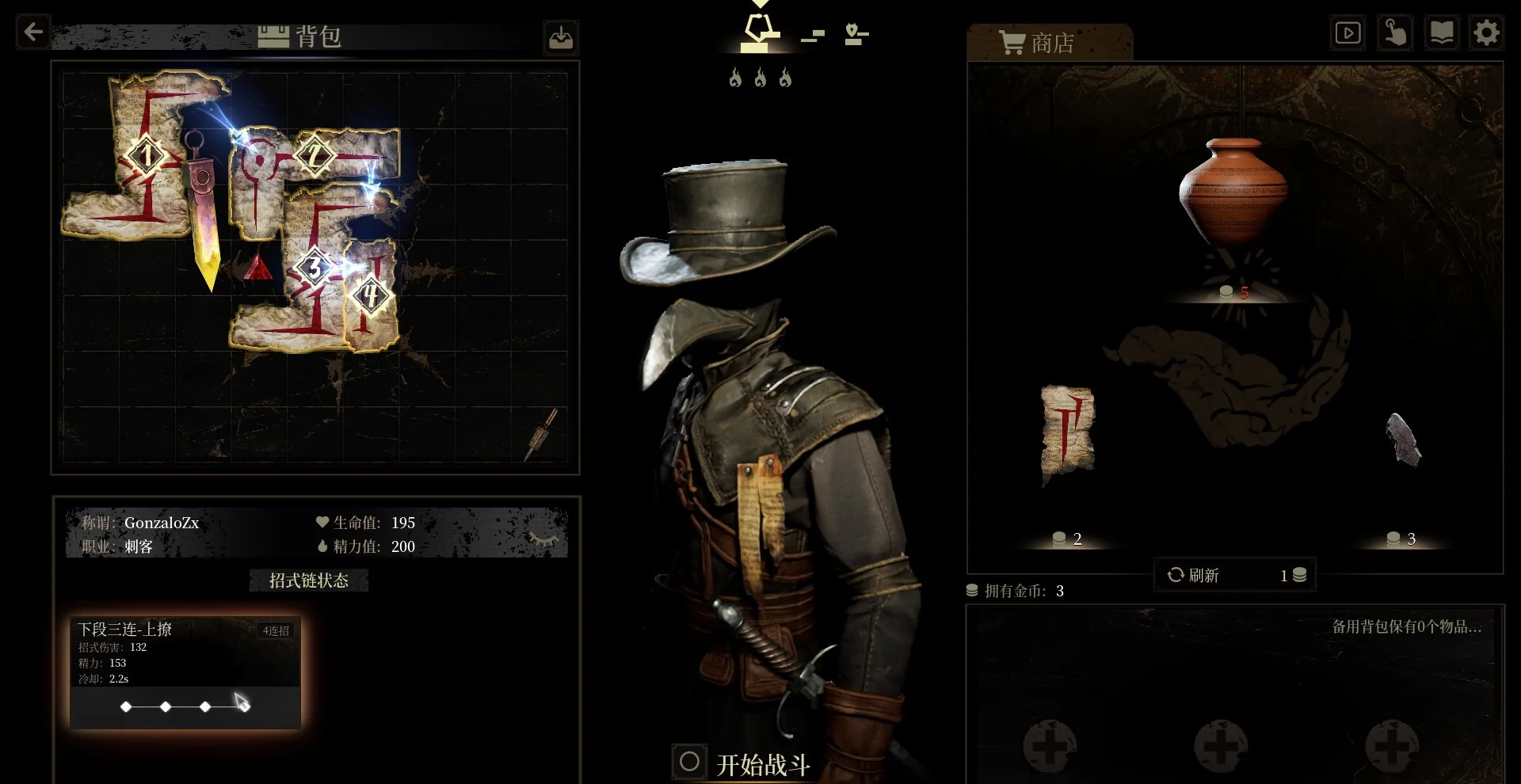Open the video tutorial icon top right
The width and height of the screenshot is (1521, 784).
(x=1348, y=32)
